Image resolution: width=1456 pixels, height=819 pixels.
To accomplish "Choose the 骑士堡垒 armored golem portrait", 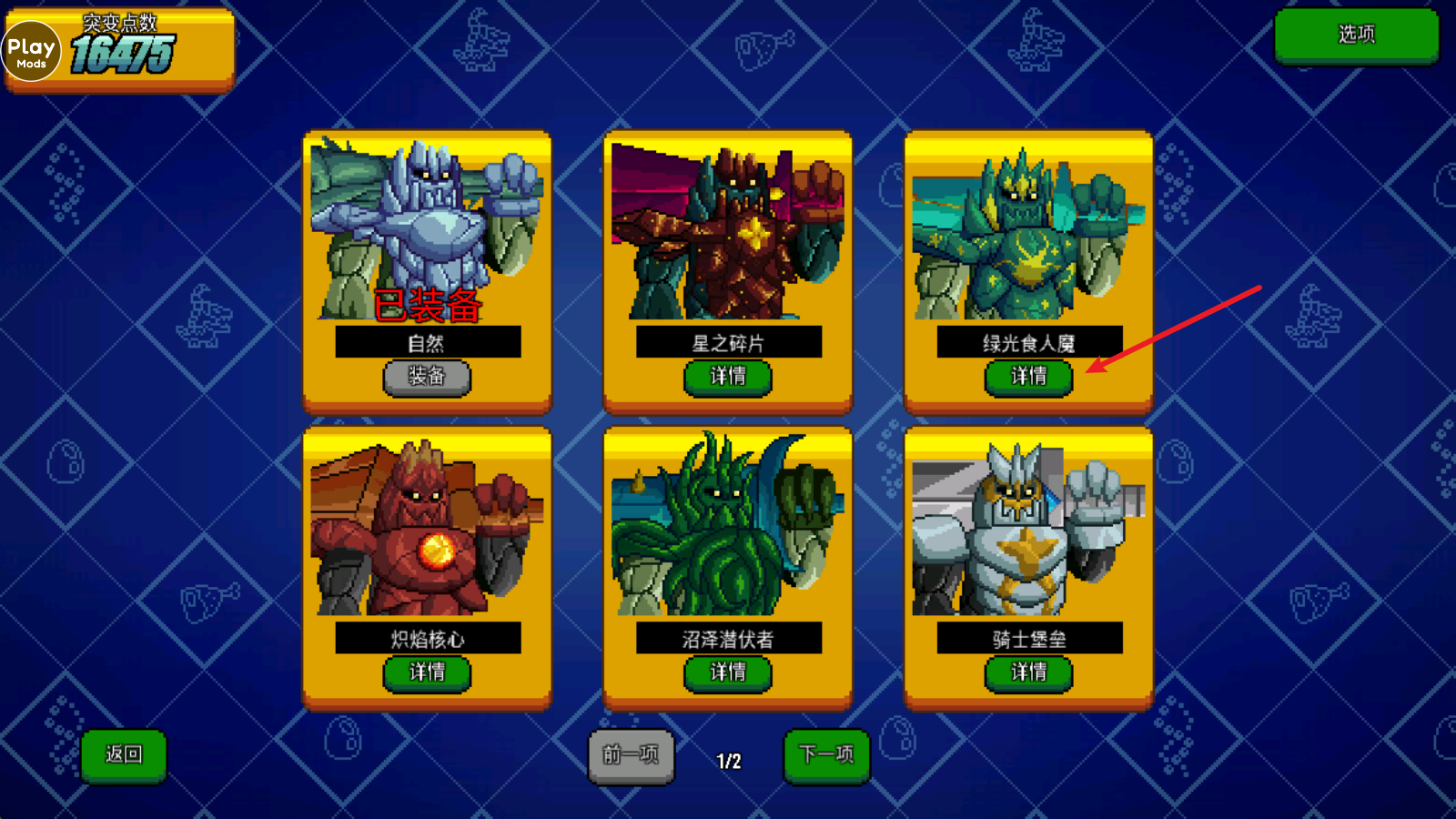I will click(1028, 530).
